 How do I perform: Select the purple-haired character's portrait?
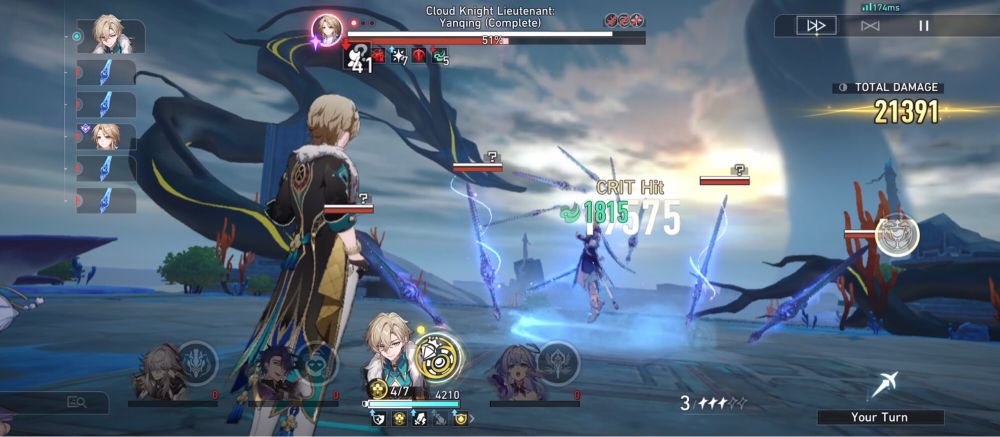click(512, 370)
